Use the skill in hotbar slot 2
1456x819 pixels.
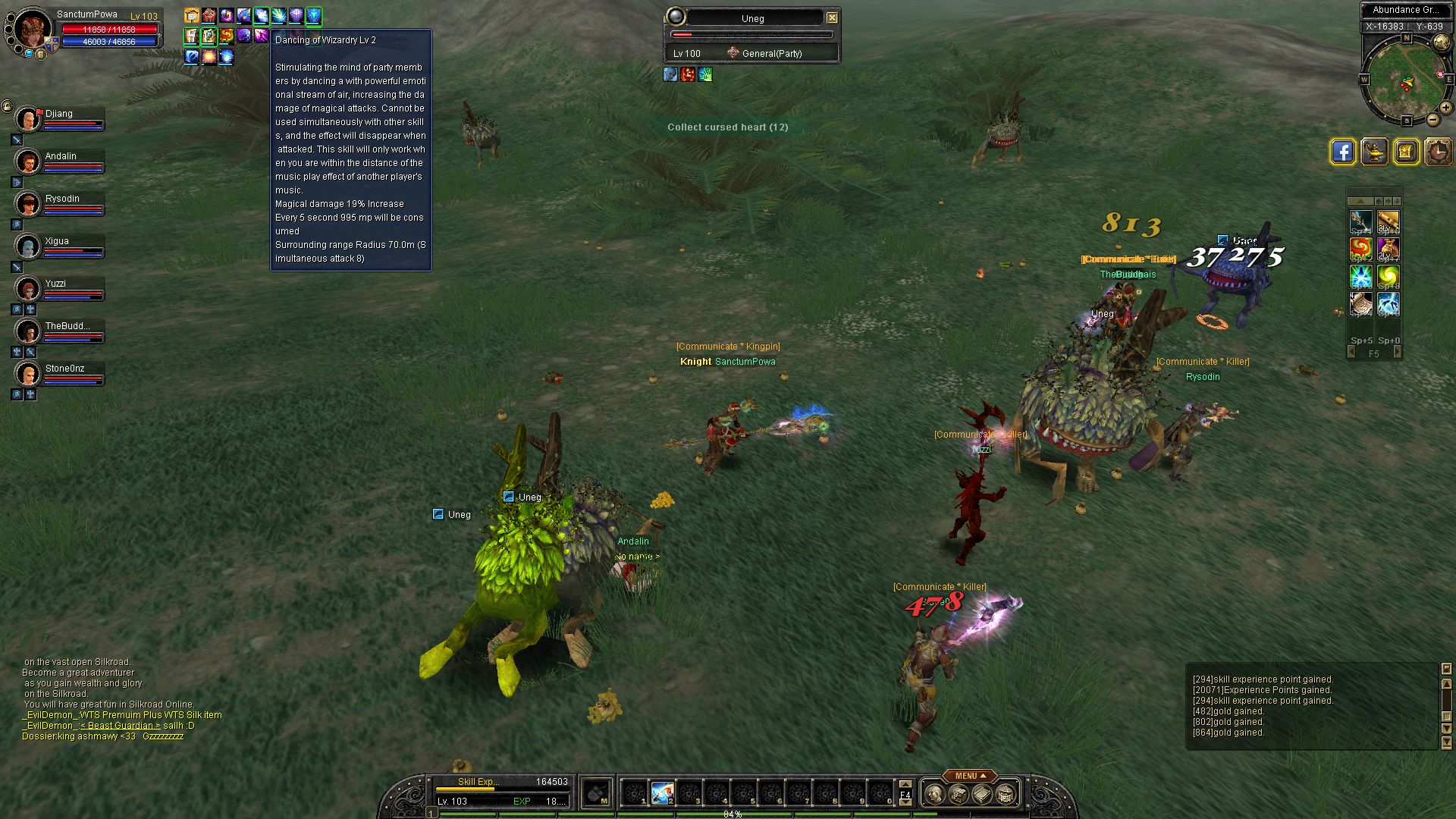(662, 793)
